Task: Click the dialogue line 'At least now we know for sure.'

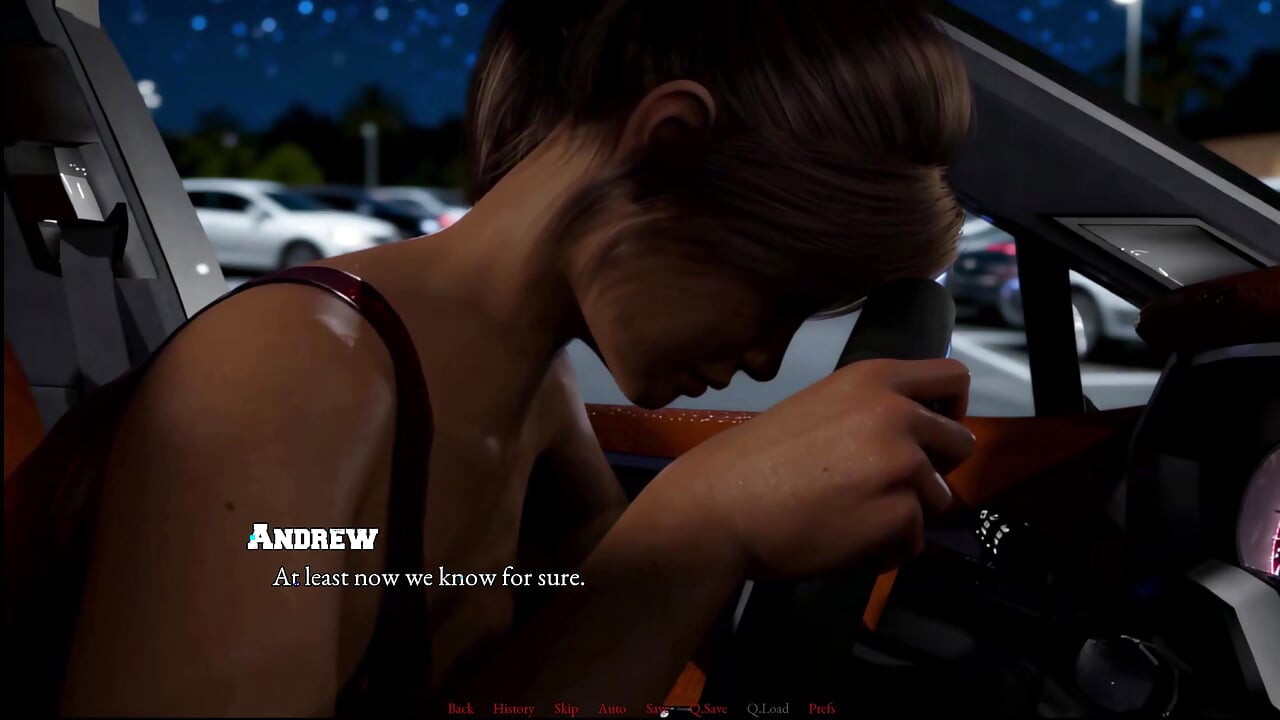Action: [x=430, y=578]
